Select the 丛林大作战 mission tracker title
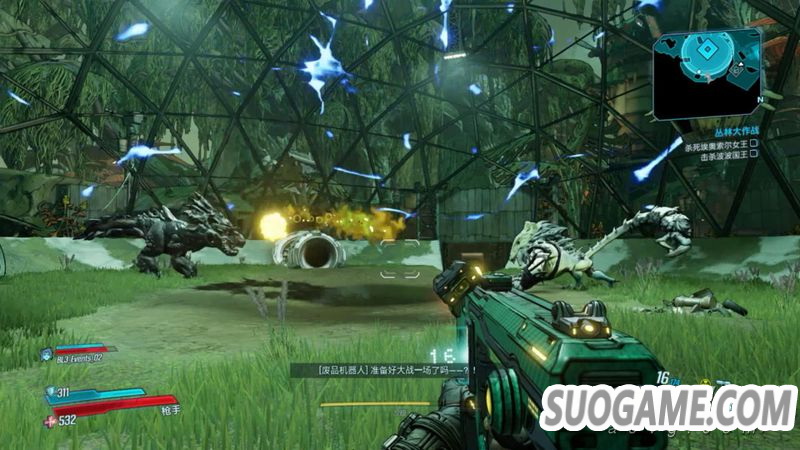Image resolution: width=800 pixels, height=450 pixels. 735,131
